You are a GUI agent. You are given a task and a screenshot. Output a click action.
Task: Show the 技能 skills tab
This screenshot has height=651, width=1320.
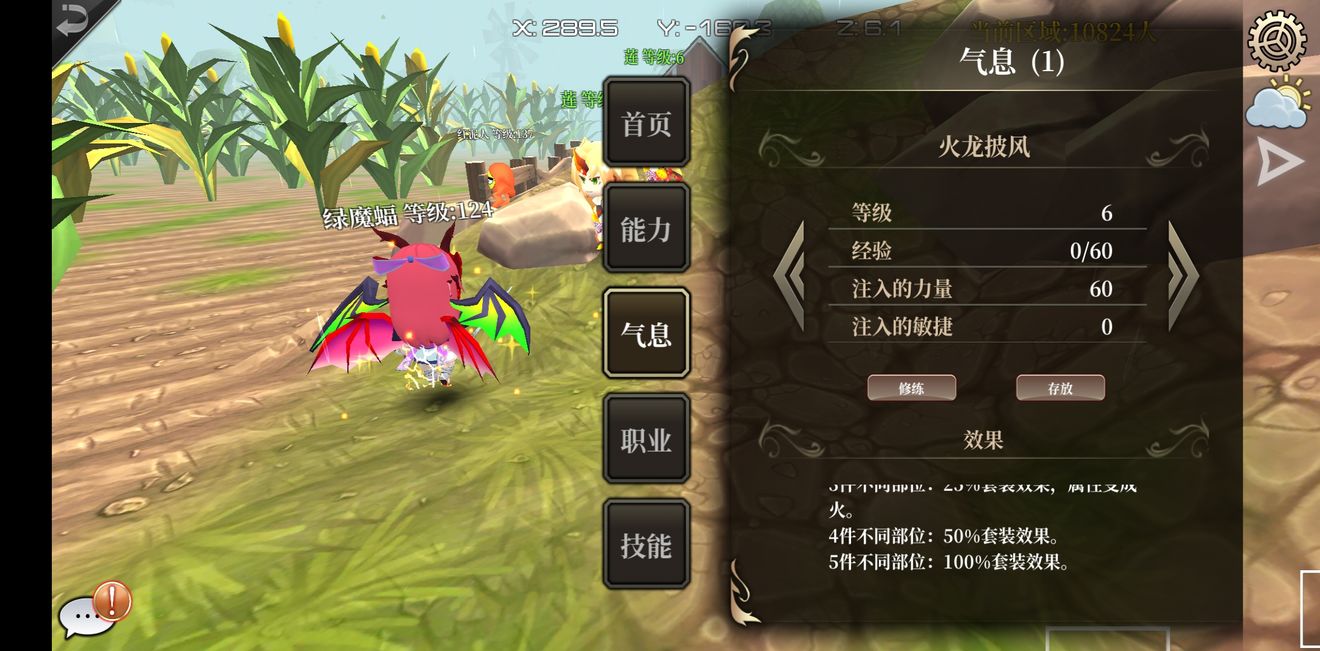[x=646, y=545]
